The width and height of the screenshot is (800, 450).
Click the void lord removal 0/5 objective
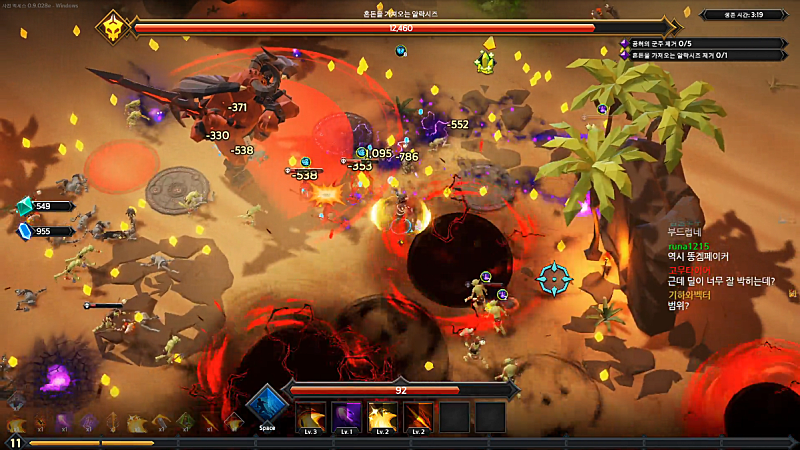coord(700,43)
